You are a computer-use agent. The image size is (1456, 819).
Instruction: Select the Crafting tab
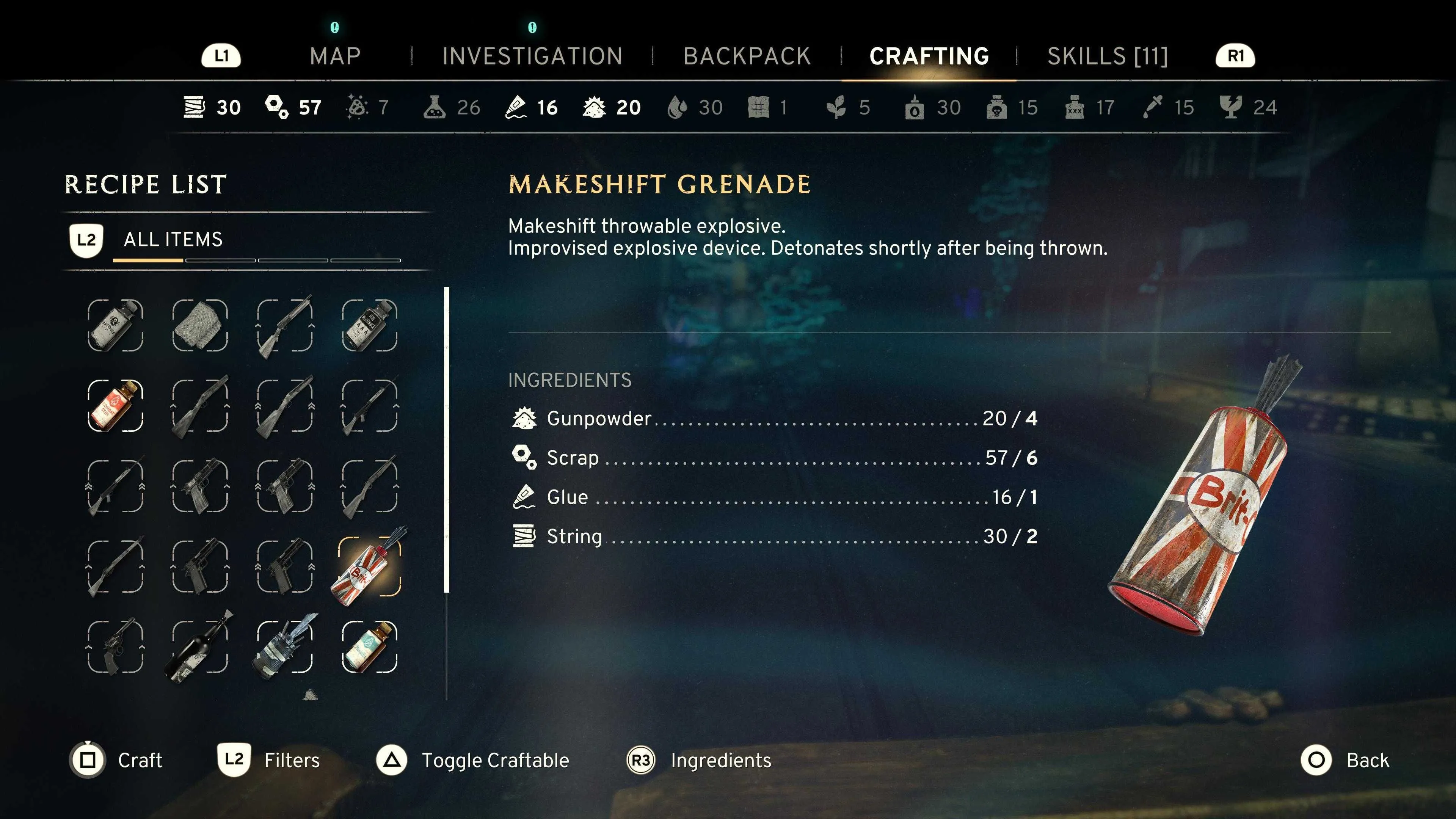[929, 56]
